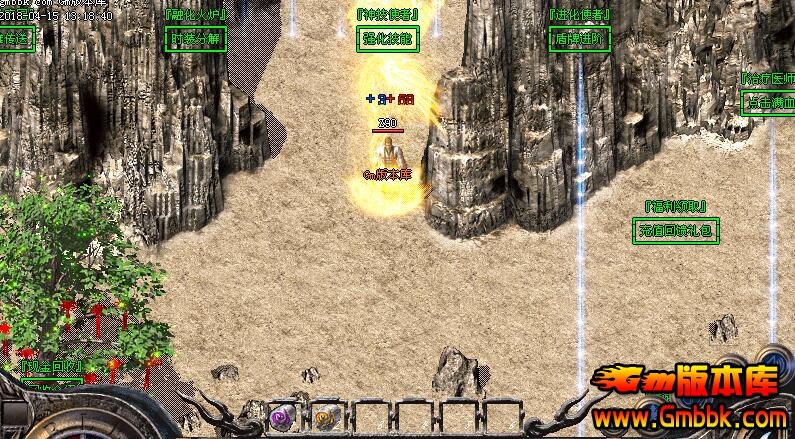Choose the 盾牌进阶 button

click(x=580, y=39)
